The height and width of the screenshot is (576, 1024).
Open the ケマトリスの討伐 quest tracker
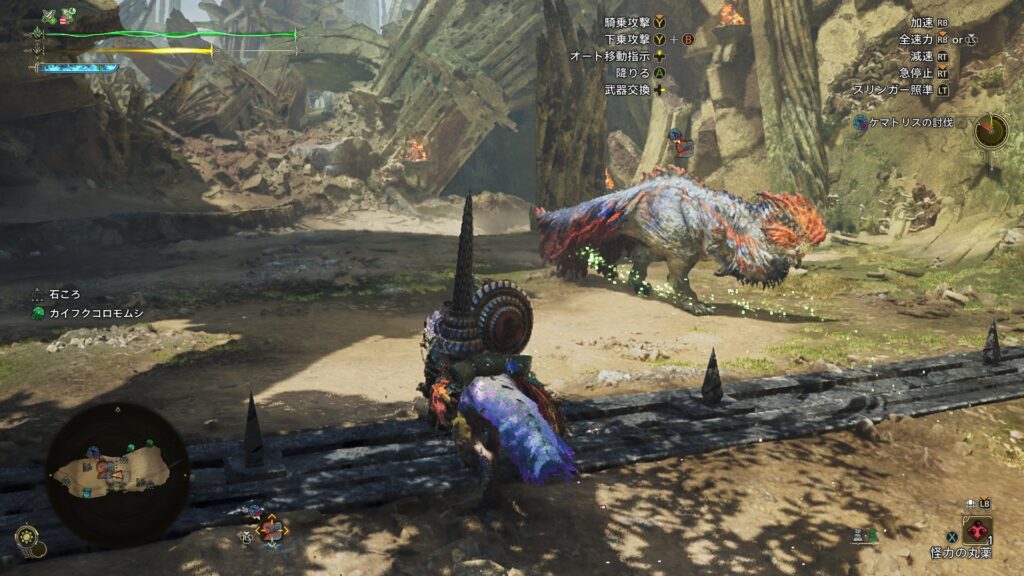click(x=904, y=122)
